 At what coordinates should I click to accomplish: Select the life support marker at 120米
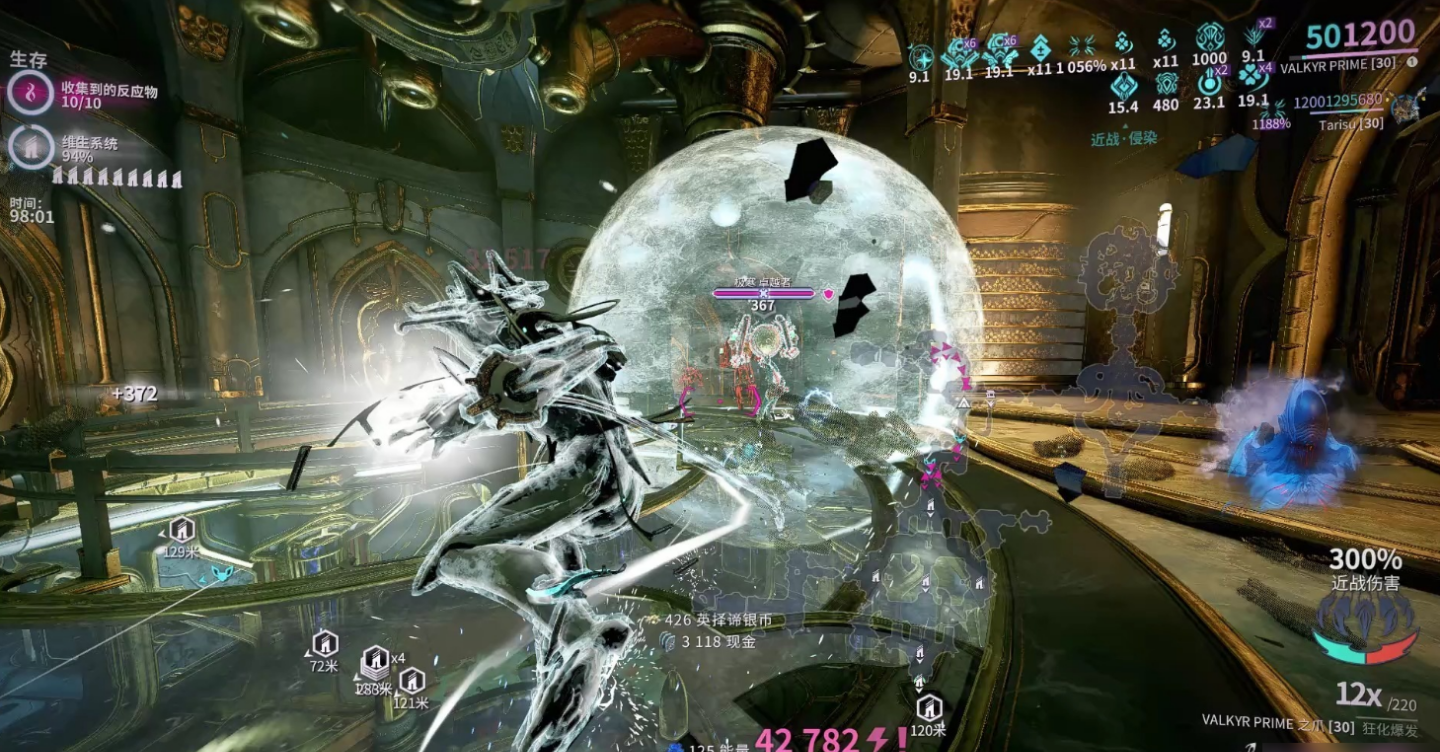pos(929,708)
